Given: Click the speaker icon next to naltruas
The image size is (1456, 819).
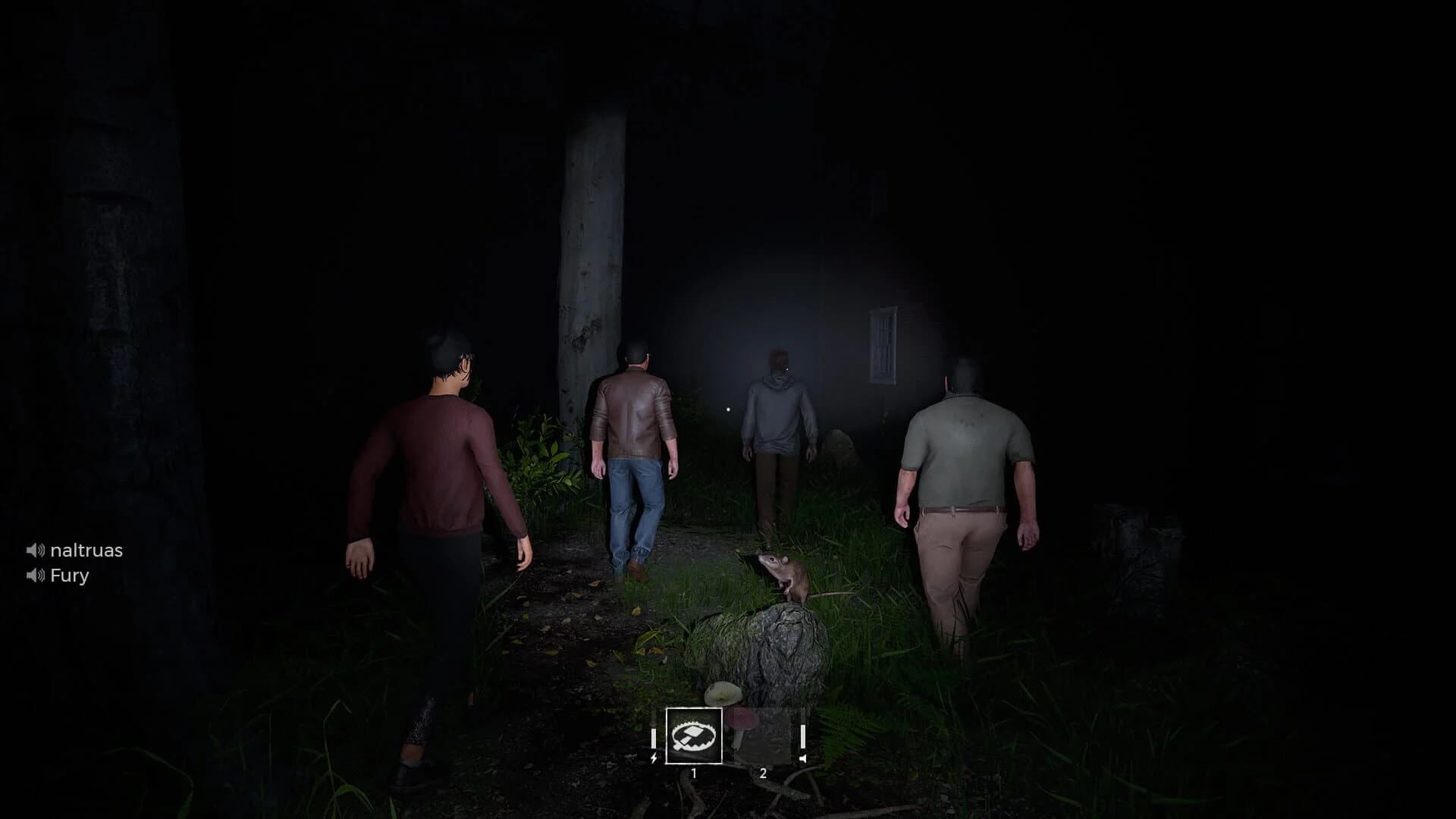Looking at the screenshot, I should point(35,551).
